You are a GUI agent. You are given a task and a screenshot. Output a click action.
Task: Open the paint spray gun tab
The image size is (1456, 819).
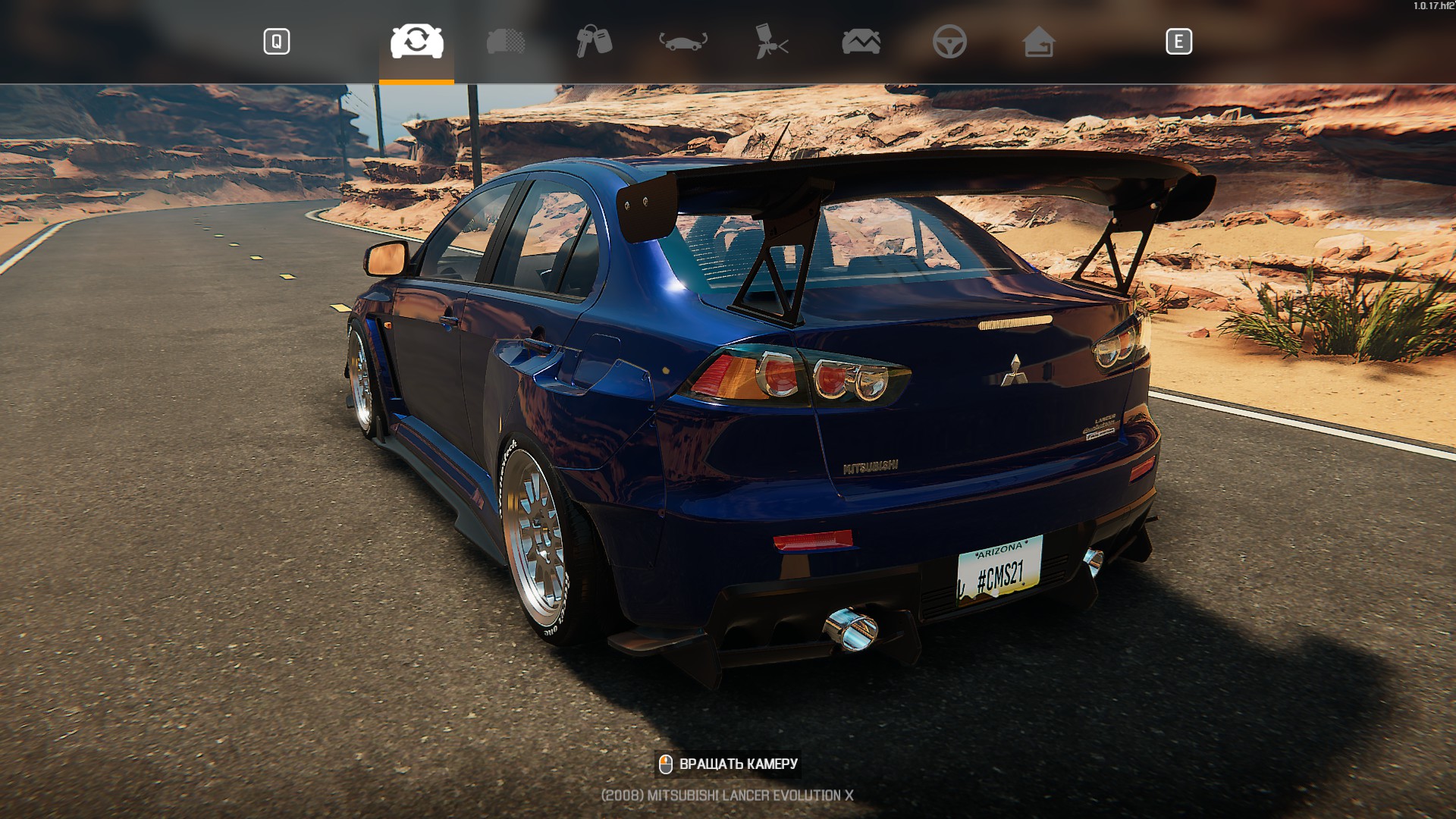772,42
